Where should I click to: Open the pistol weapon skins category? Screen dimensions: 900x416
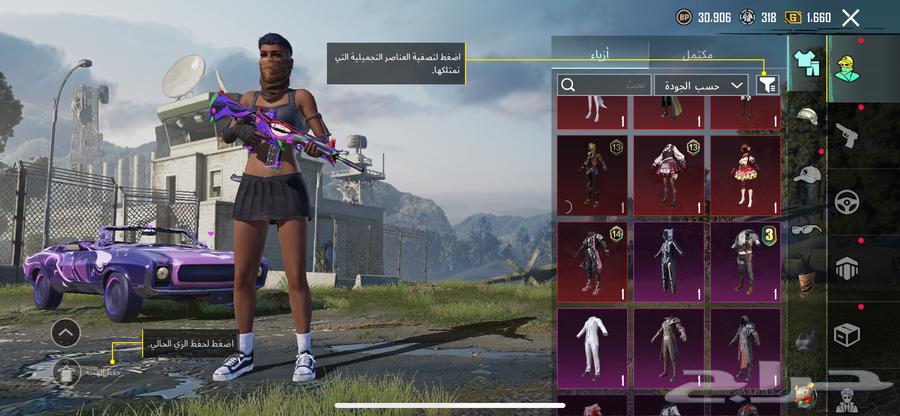pyautogui.click(x=847, y=133)
